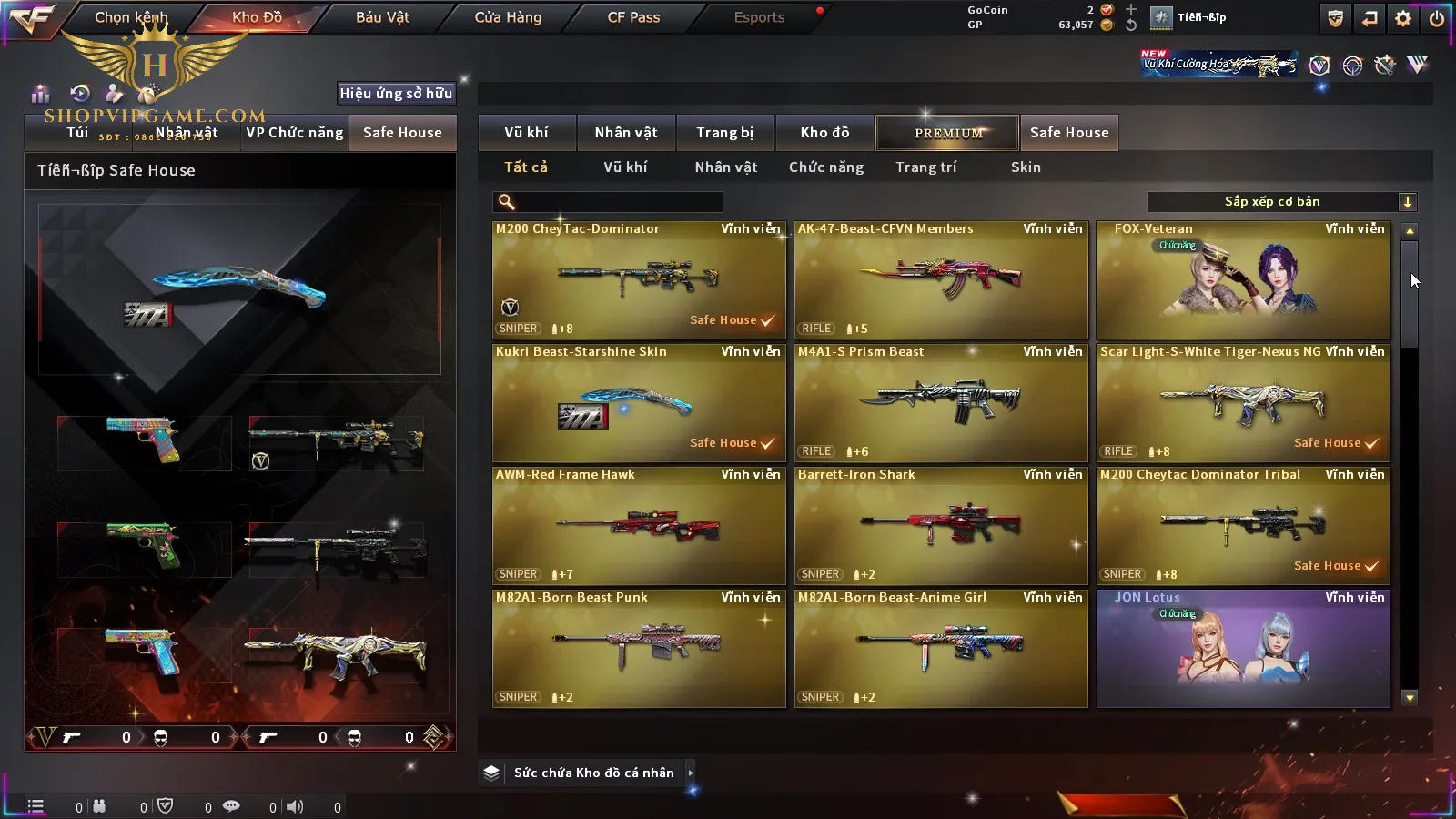Screen dimensions: 1456x819
Task: Select the FOX-Veteran character card
Action: (x=1243, y=280)
